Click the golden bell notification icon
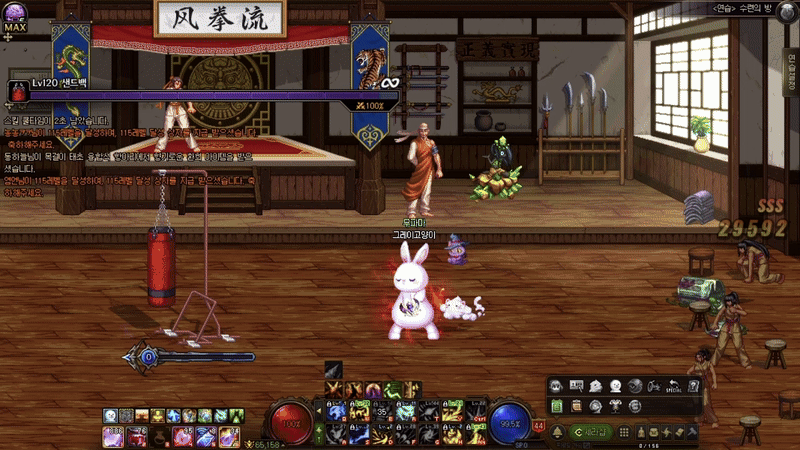800x450 pixels. pyautogui.click(x=557, y=432)
